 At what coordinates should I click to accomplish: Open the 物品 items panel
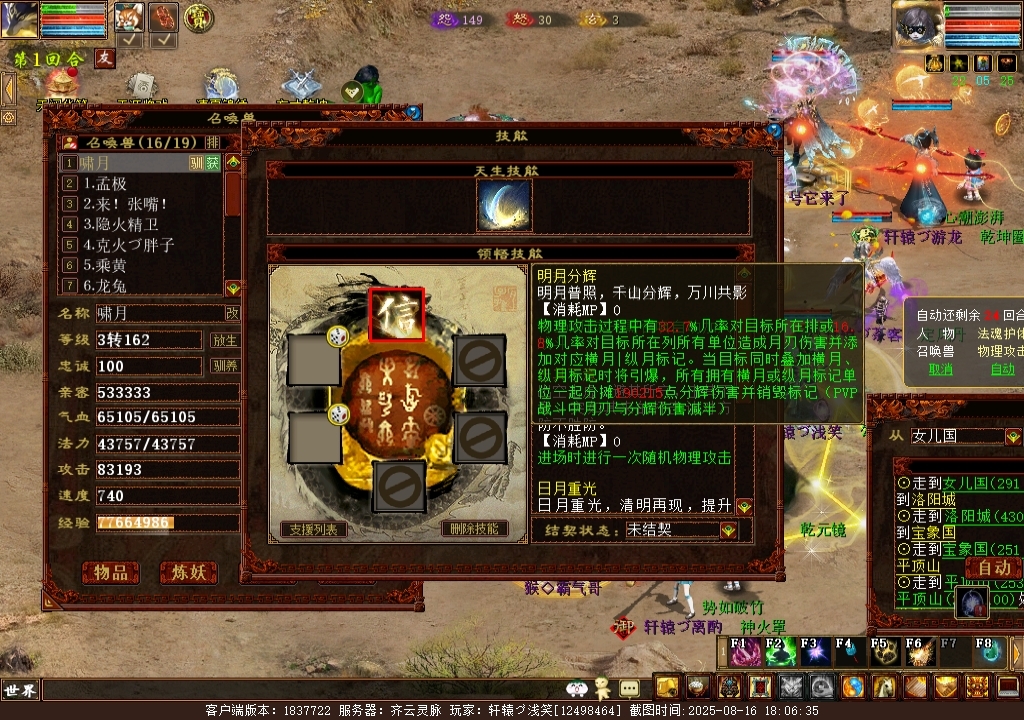pyautogui.click(x=111, y=572)
